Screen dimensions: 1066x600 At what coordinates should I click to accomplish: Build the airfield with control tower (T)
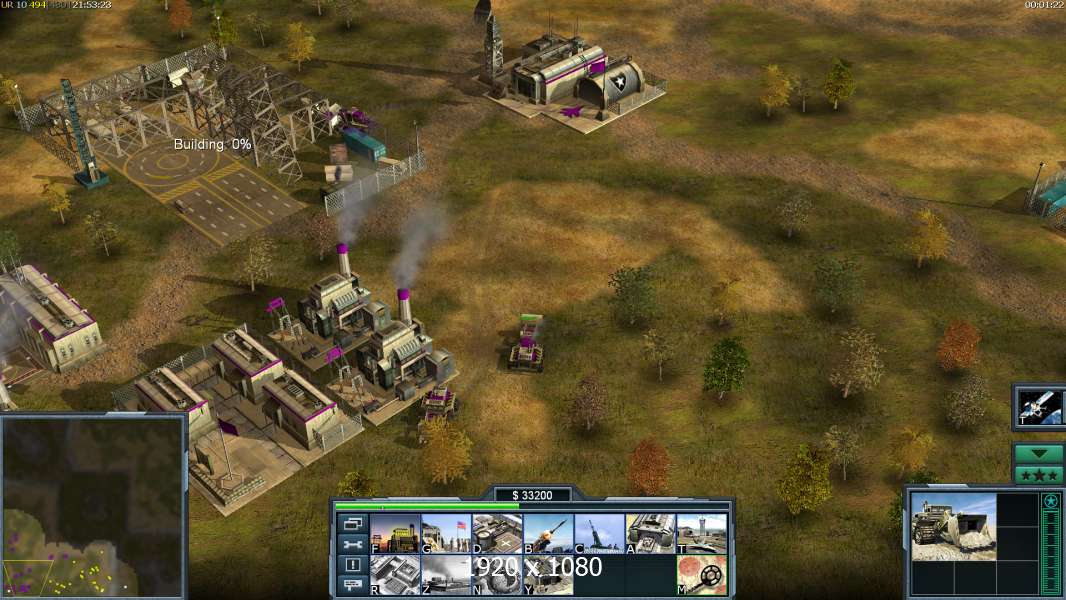click(701, 534)
